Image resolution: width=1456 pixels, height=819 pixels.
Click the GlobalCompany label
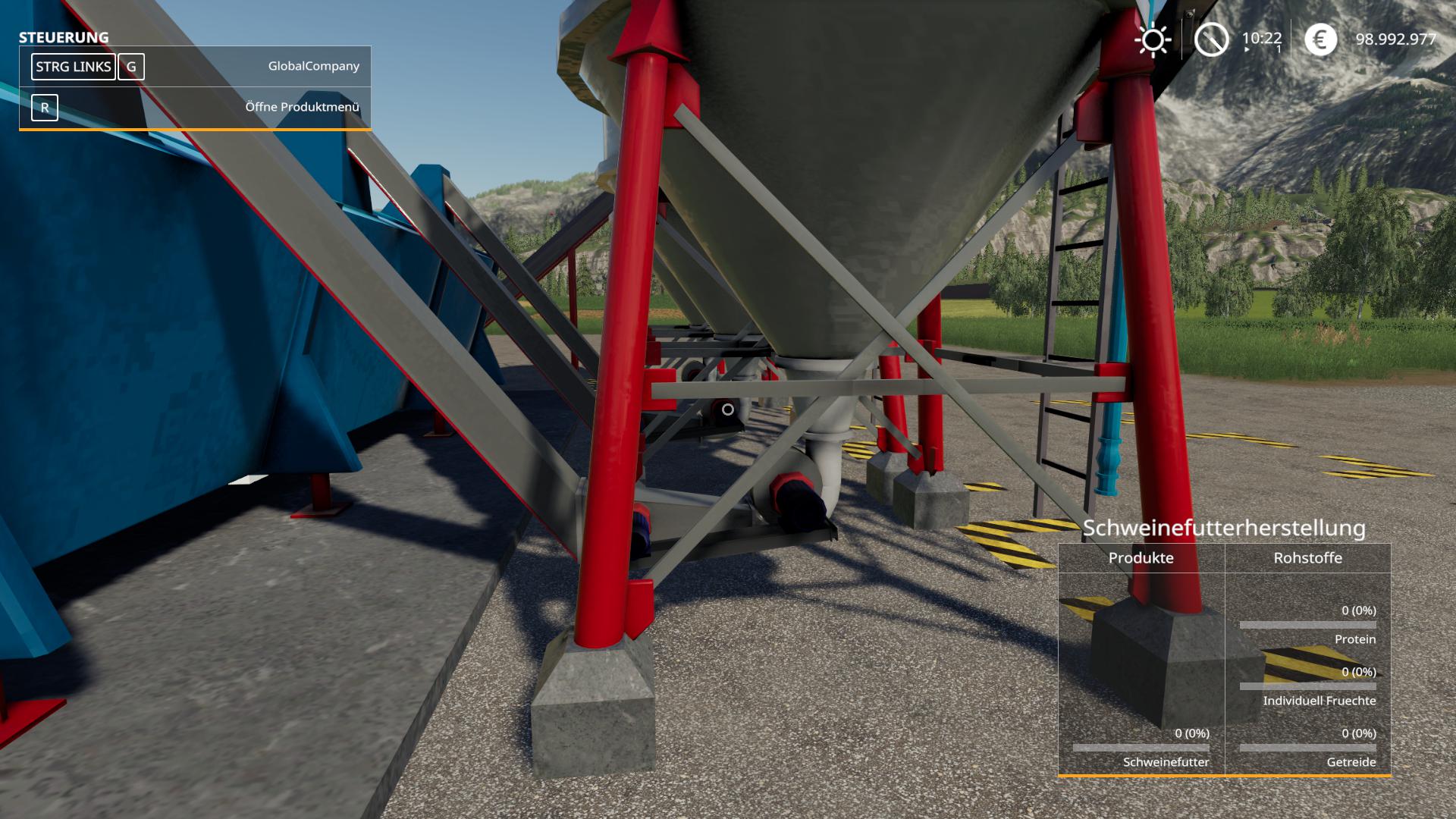313,67
